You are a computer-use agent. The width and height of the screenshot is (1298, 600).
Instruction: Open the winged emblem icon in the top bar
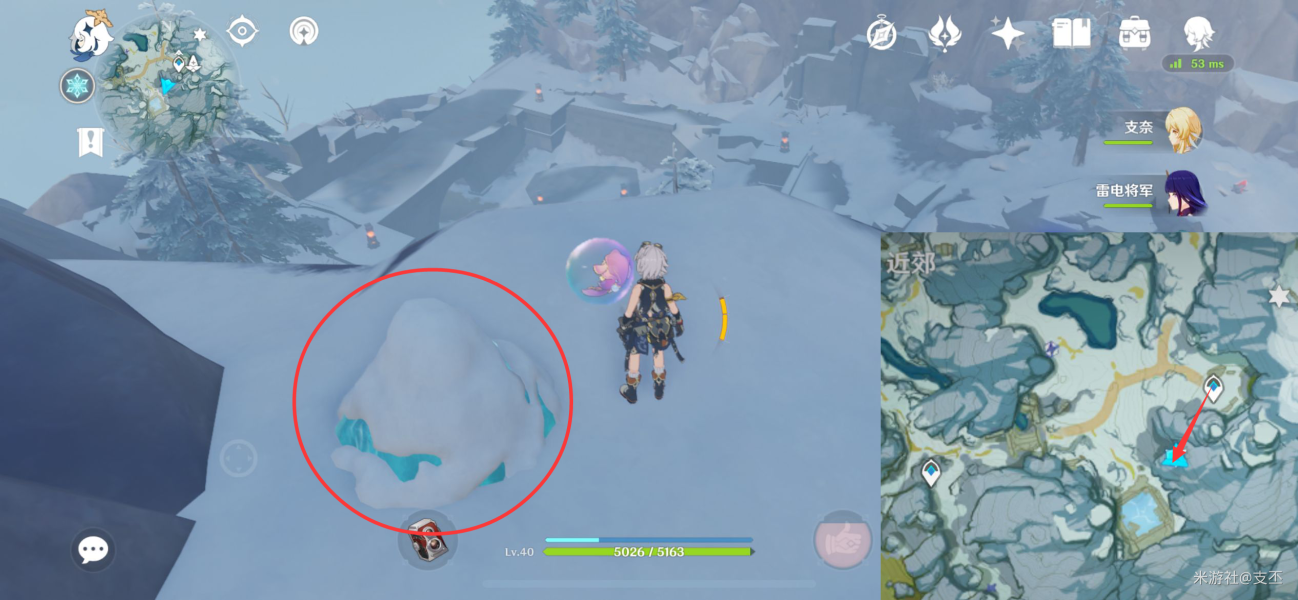coord(943,33)
